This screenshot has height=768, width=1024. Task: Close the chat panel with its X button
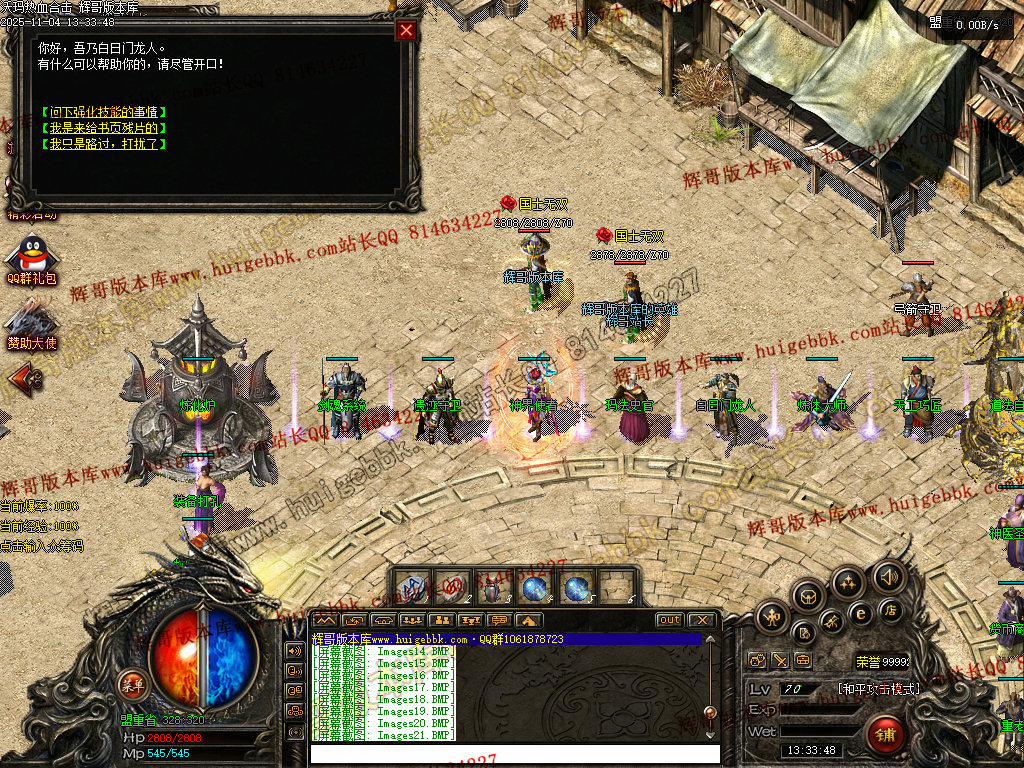click(x=702, y=620)
